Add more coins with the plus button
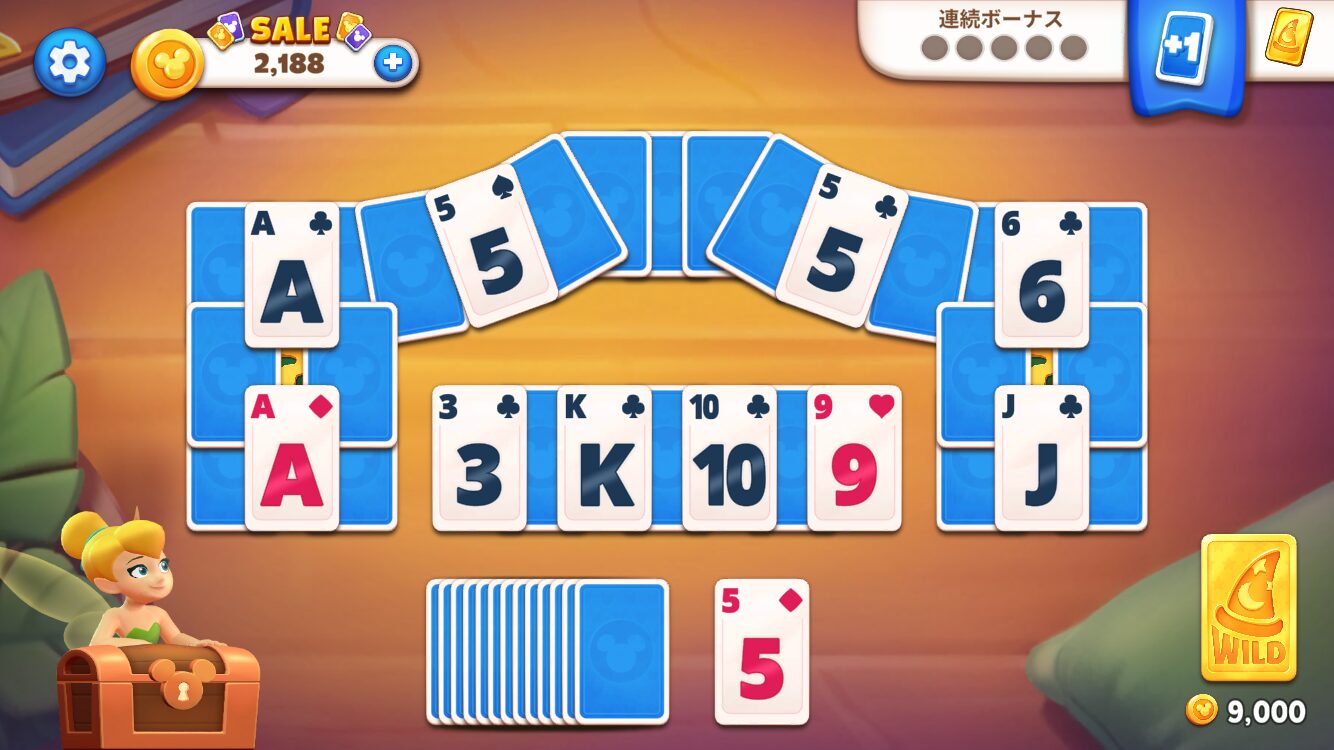 pos(393,63)
